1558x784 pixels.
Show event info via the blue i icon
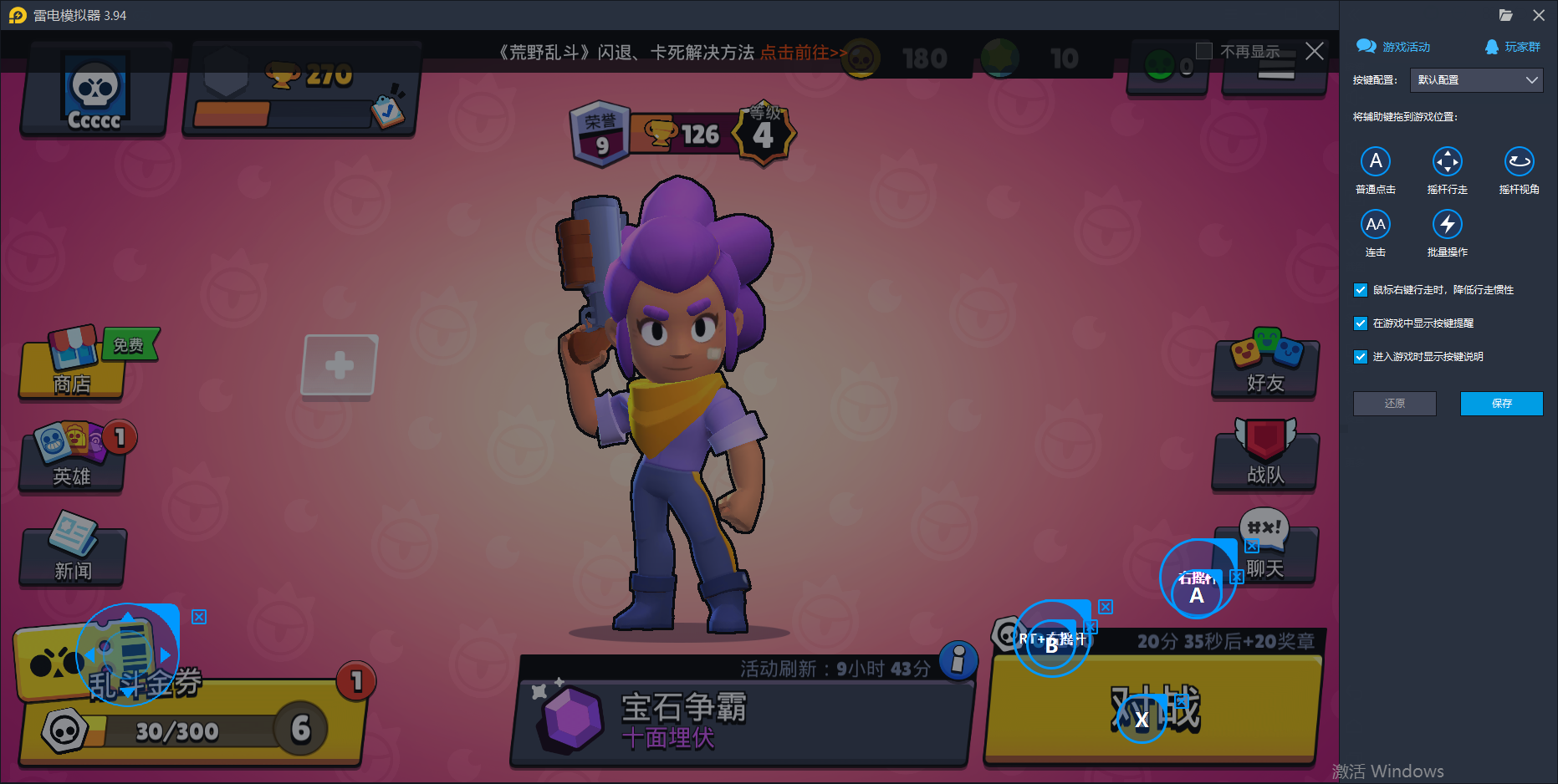[958, 660]
